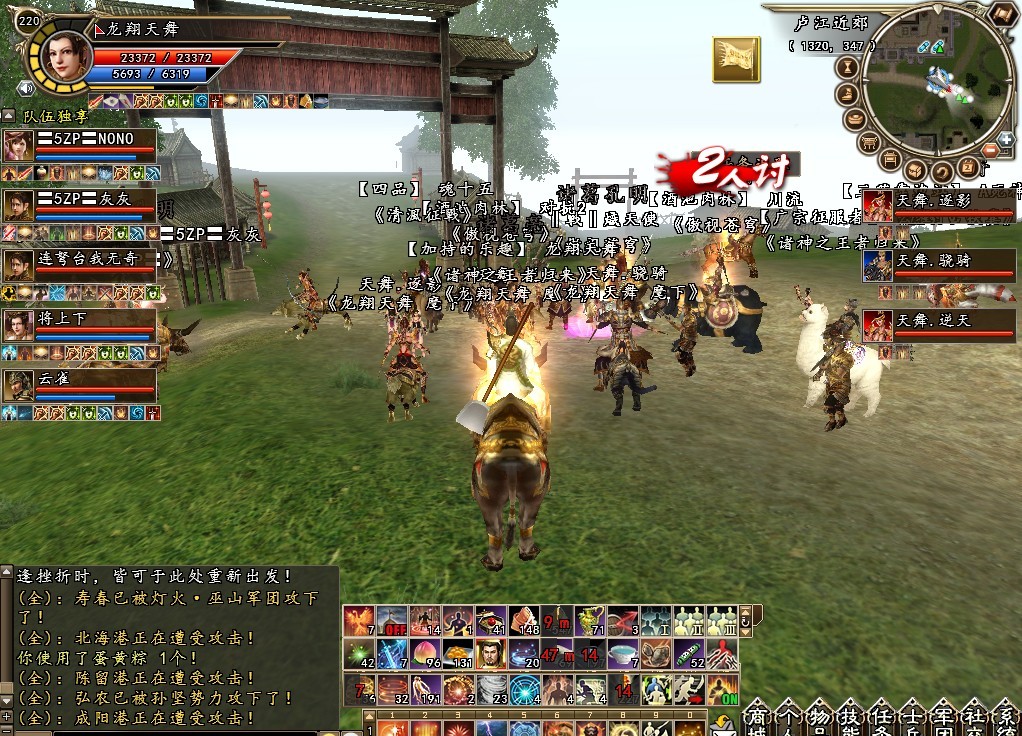Click the golden flag banner icon
The image size is (1022, 736).
point(736,59)
